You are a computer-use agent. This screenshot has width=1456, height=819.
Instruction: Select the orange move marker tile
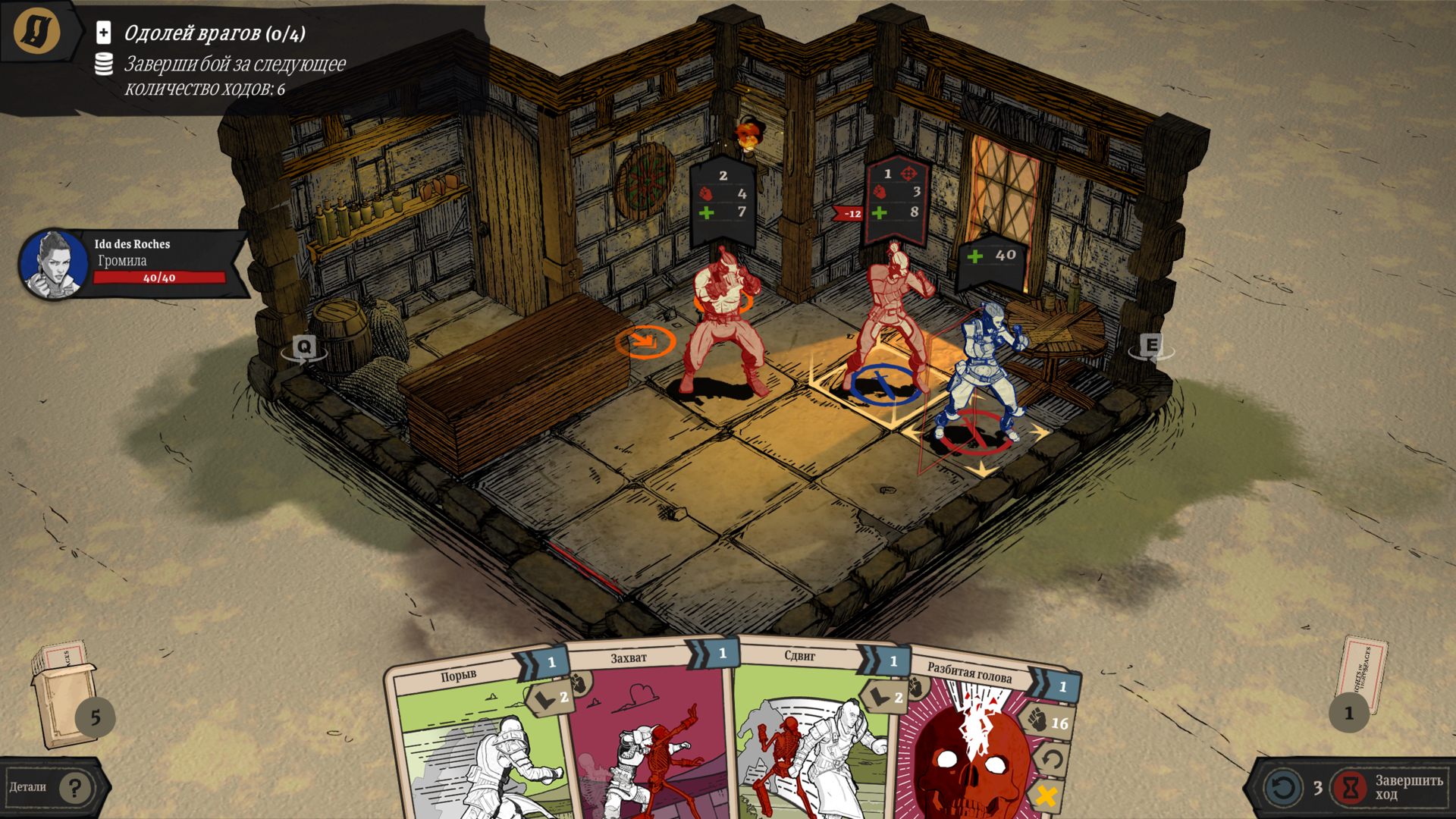(x=645, y=341)
